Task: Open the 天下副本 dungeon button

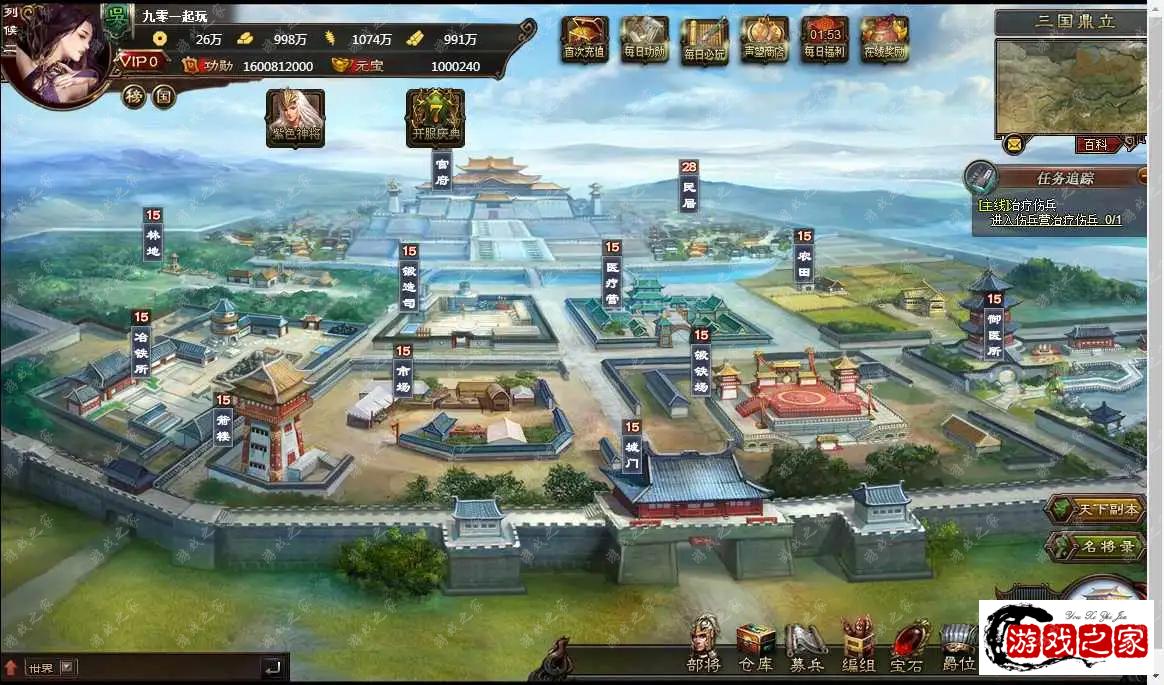Action: coord(1096,509)
